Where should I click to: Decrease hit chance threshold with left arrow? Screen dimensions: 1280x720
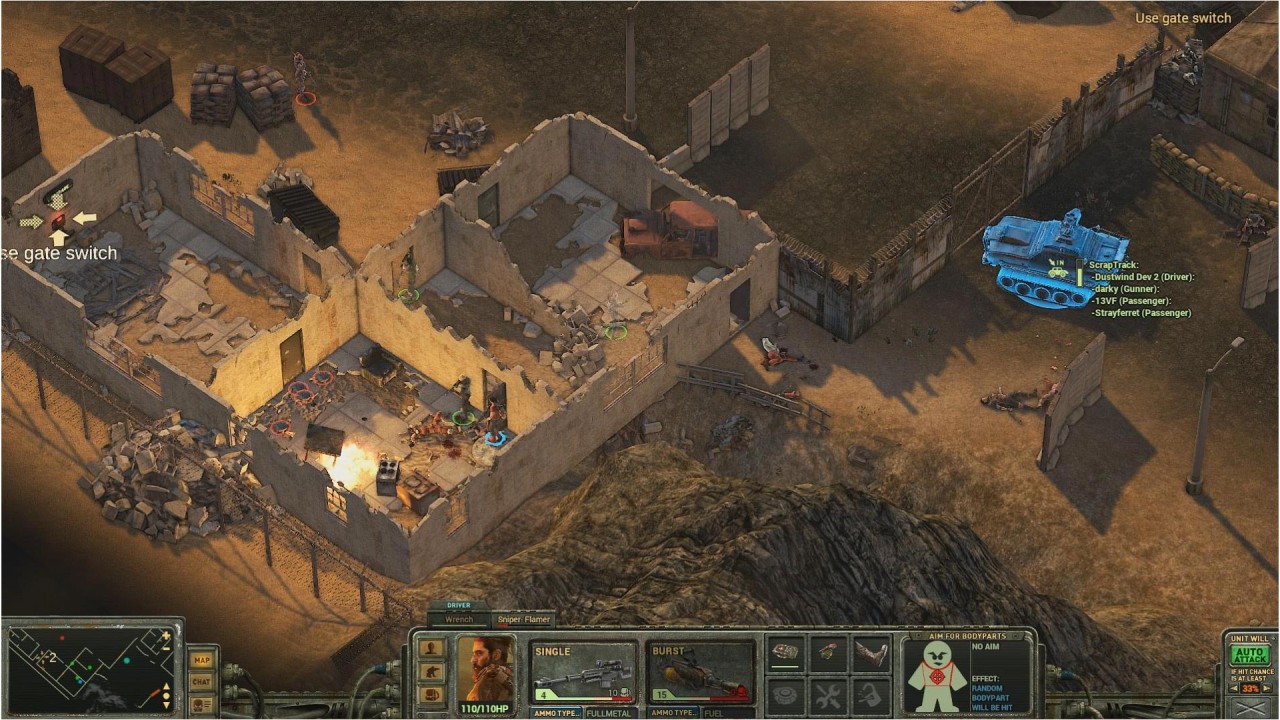coord(1234,689)
